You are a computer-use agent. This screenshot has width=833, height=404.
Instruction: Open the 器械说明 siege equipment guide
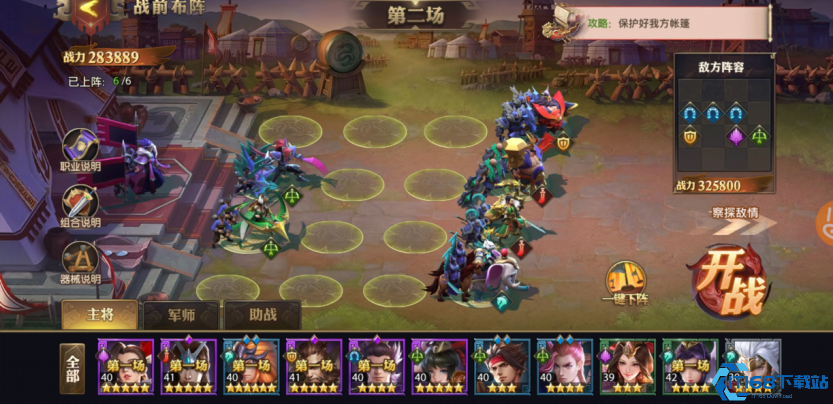click(80, 262)
